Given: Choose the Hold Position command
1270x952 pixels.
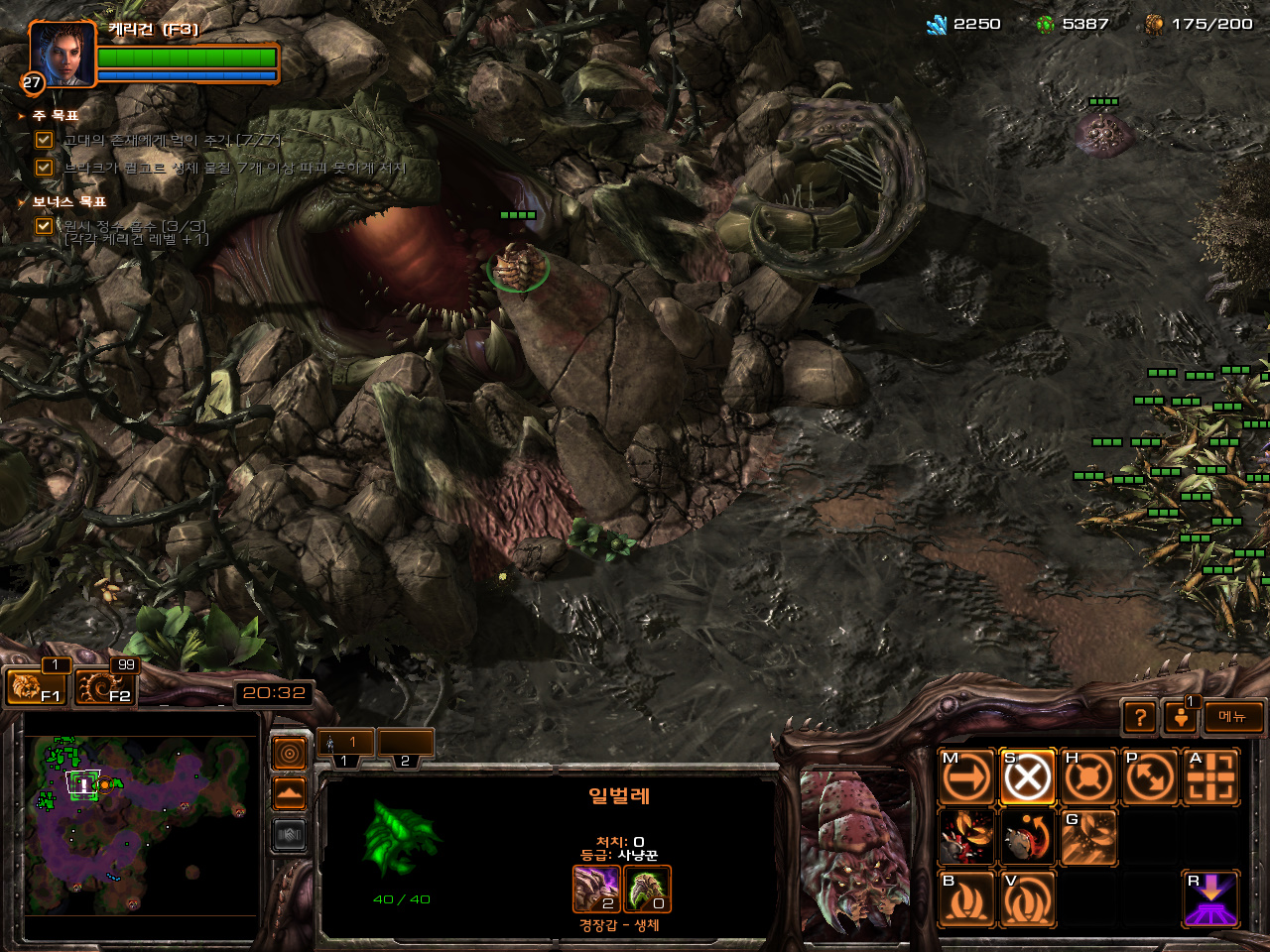Looking at the screenshot, I should (1088, 777).
